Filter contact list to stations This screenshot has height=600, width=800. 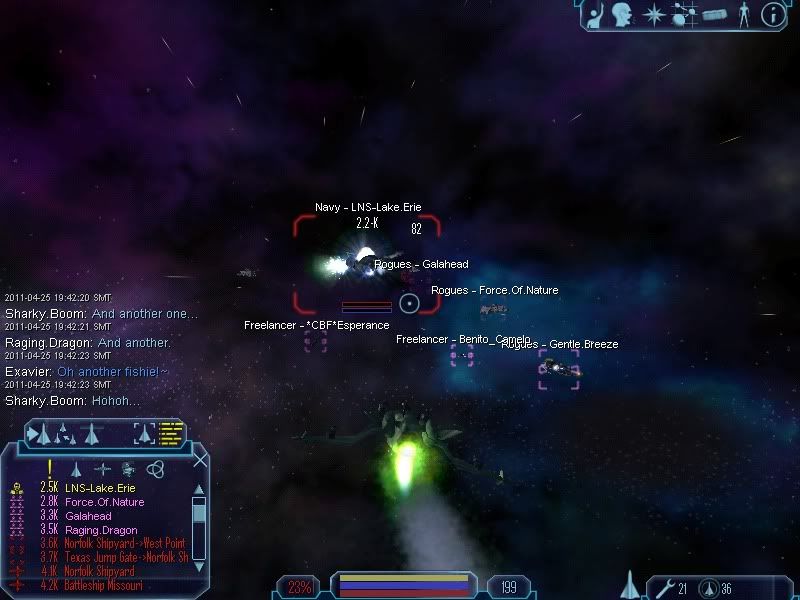(x=101, y=468)
